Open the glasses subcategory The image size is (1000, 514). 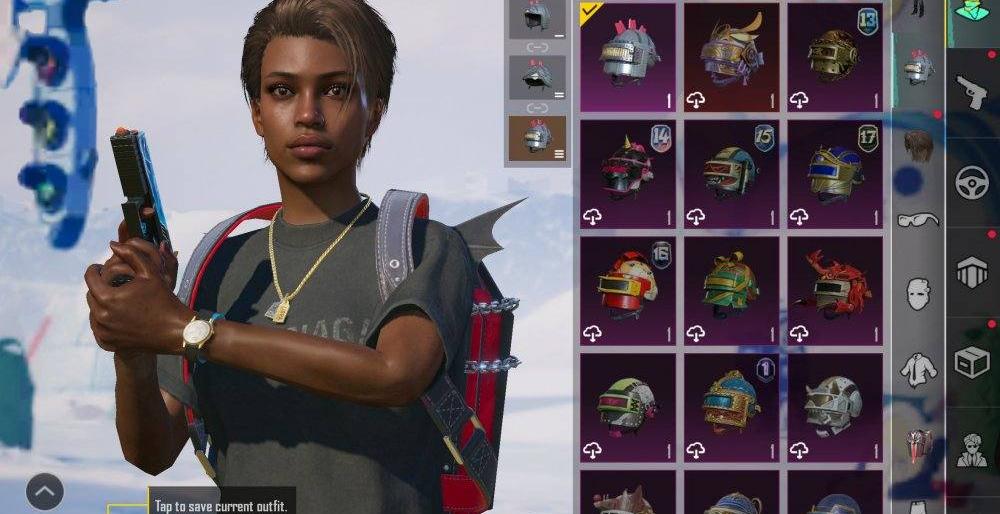coord(918,220)
